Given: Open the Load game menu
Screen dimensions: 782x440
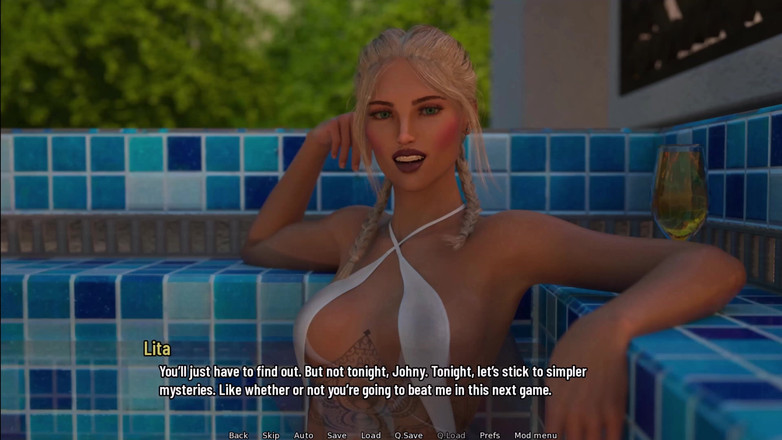Looking at the screenshot, I should point(371,435).
